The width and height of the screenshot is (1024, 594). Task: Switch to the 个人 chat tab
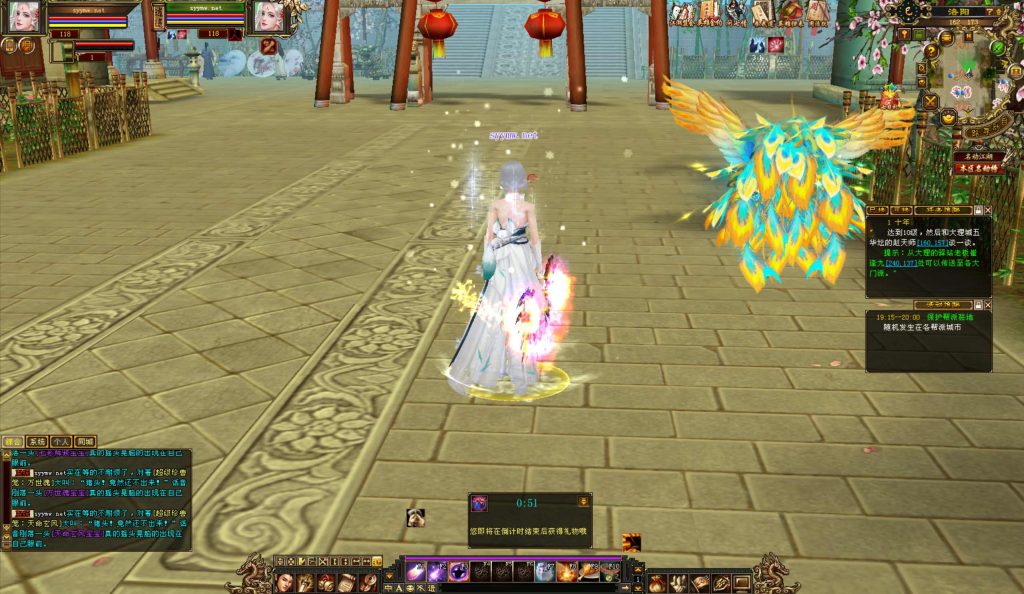(61, 441)
